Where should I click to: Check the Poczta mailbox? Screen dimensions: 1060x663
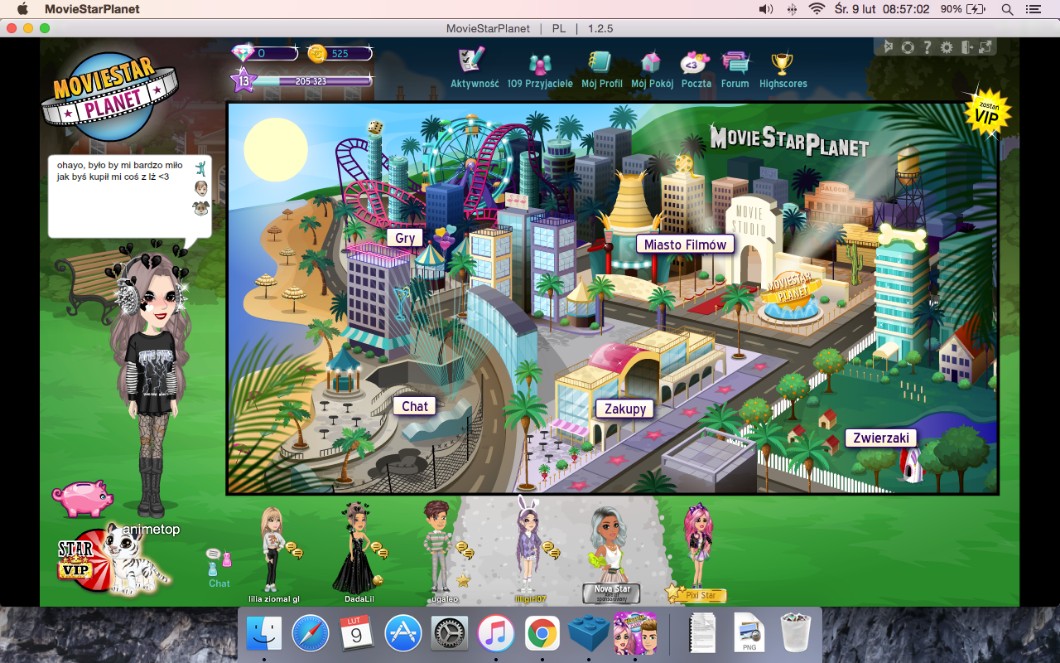696,69
